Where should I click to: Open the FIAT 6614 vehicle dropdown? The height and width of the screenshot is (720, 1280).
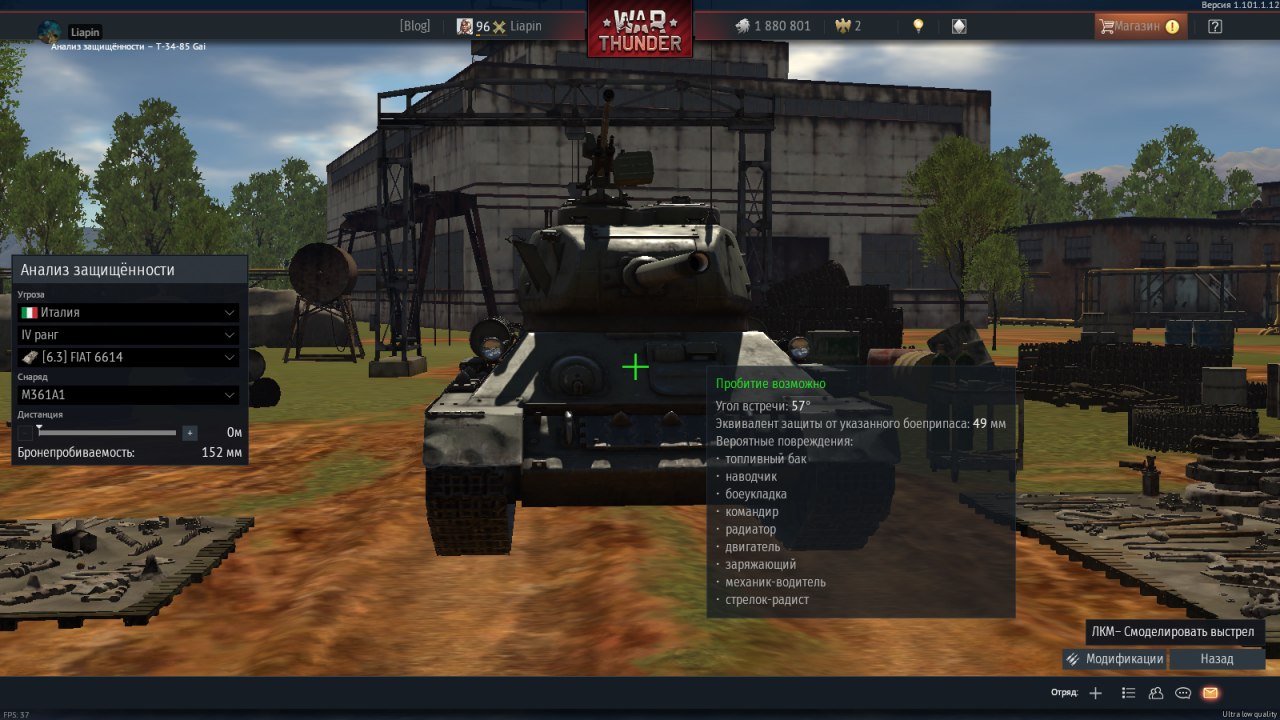(x=128, y=357)
